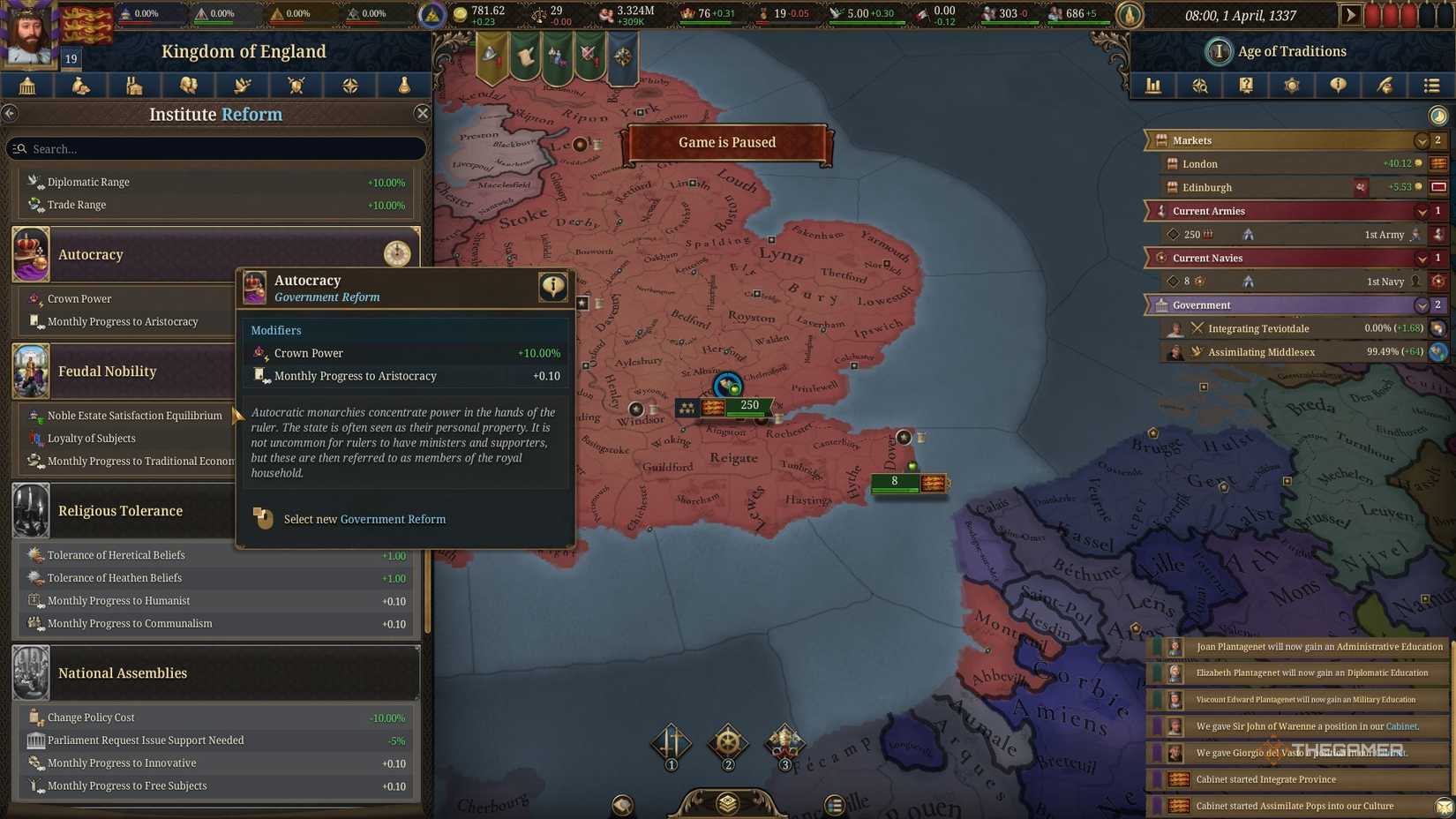Screen dimensions: 1456x819
Task: Click the search field in Institute Reform panel
Action: pos(216,148)
